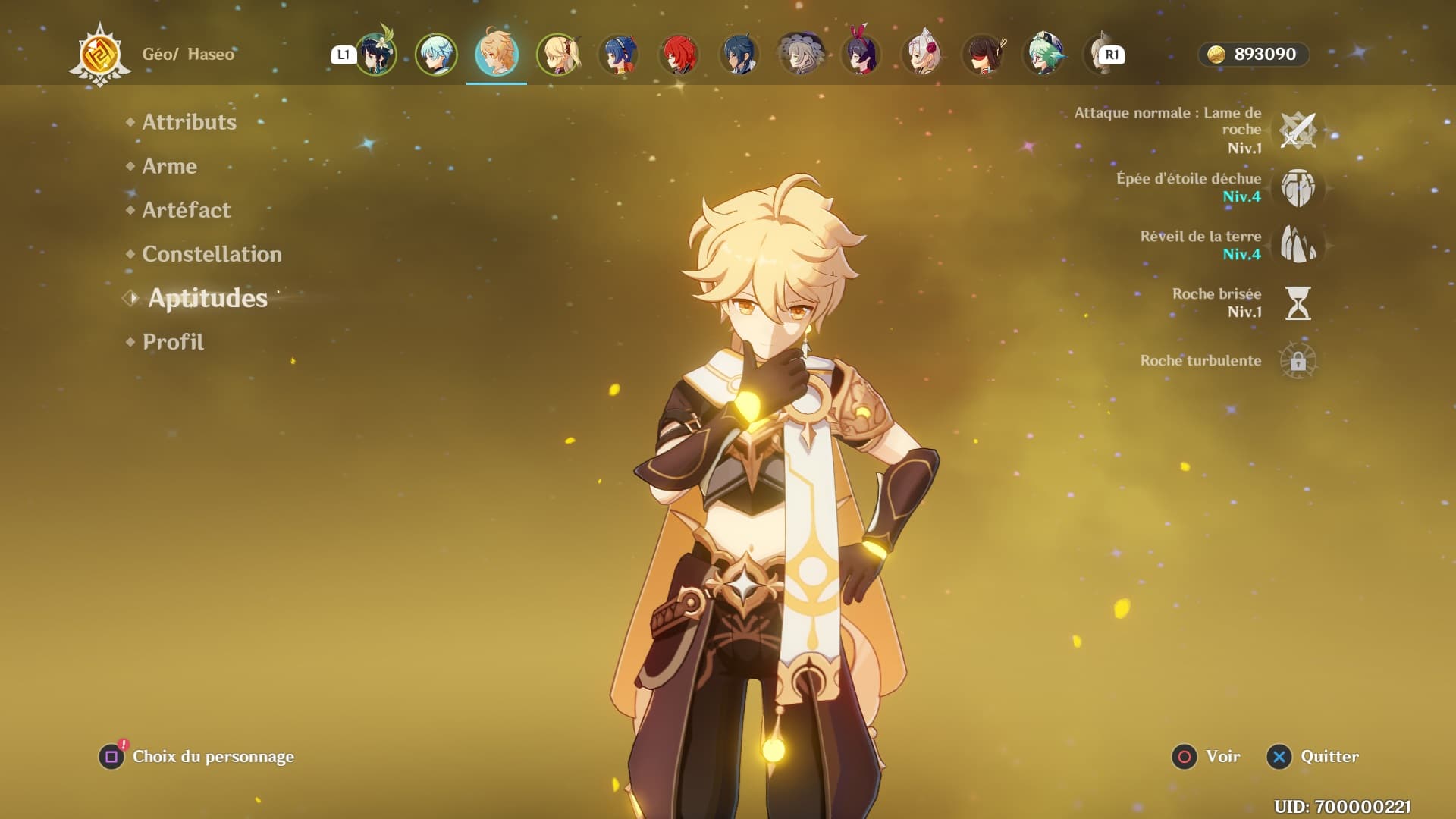The image size is (1456, 819).
Task: Open the Réveil de la terre burst talent
Action: click(1298, 245)
